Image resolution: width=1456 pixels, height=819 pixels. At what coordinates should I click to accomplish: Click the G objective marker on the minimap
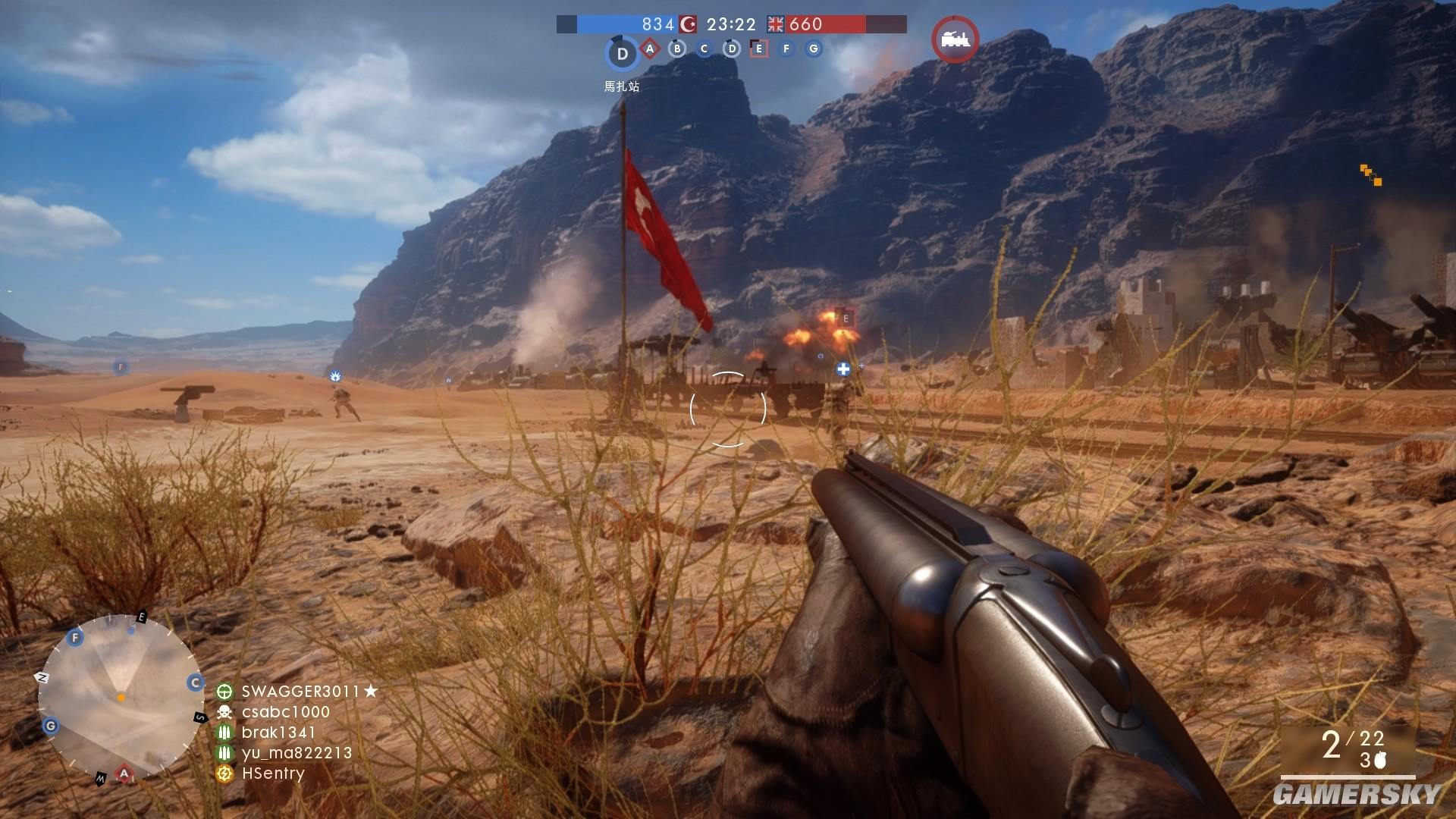click(x=51, y=726)
